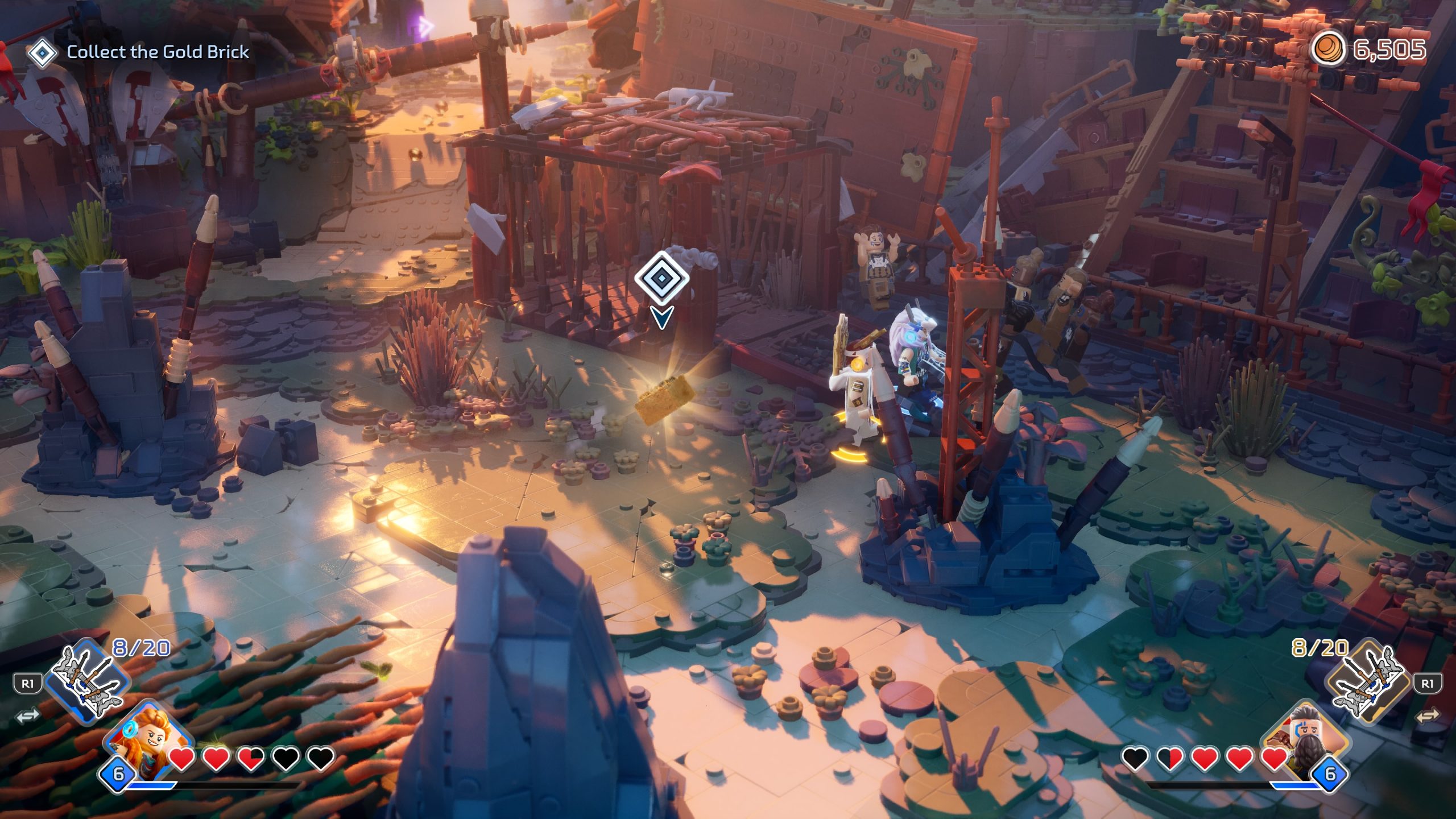The height and width of the screenshot is (819, 1456).
Task: Click the diamond objective marker above the gold brick
Action: click(661, 279)
